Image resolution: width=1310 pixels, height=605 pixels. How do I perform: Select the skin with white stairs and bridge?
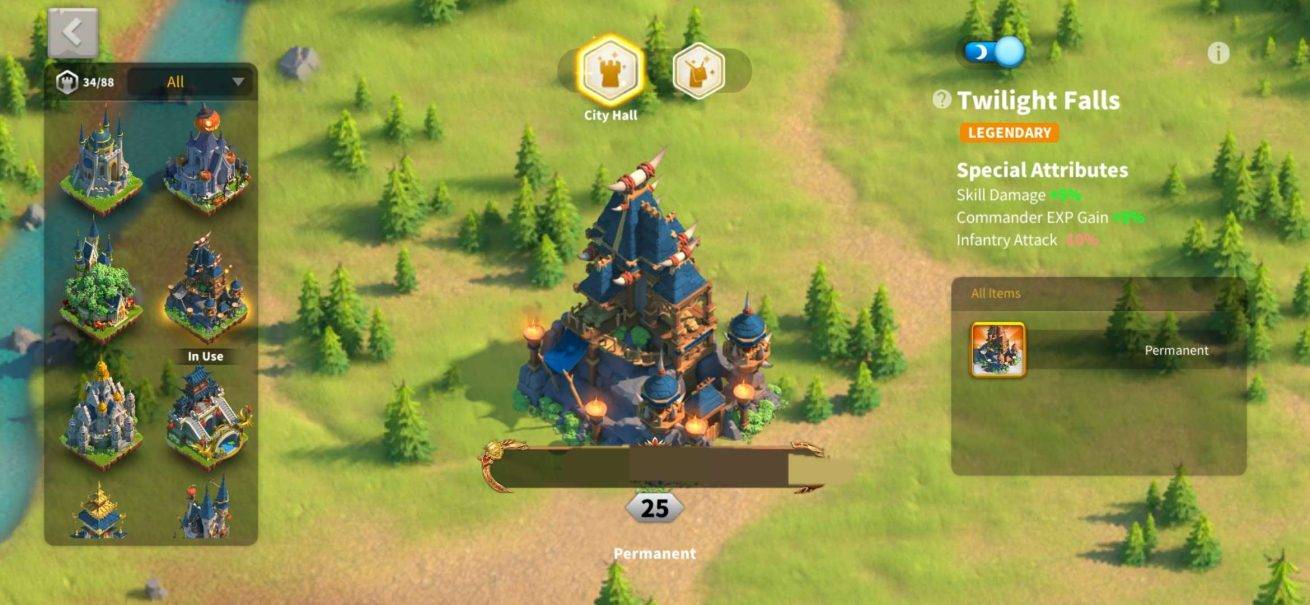tap(208, 412)
